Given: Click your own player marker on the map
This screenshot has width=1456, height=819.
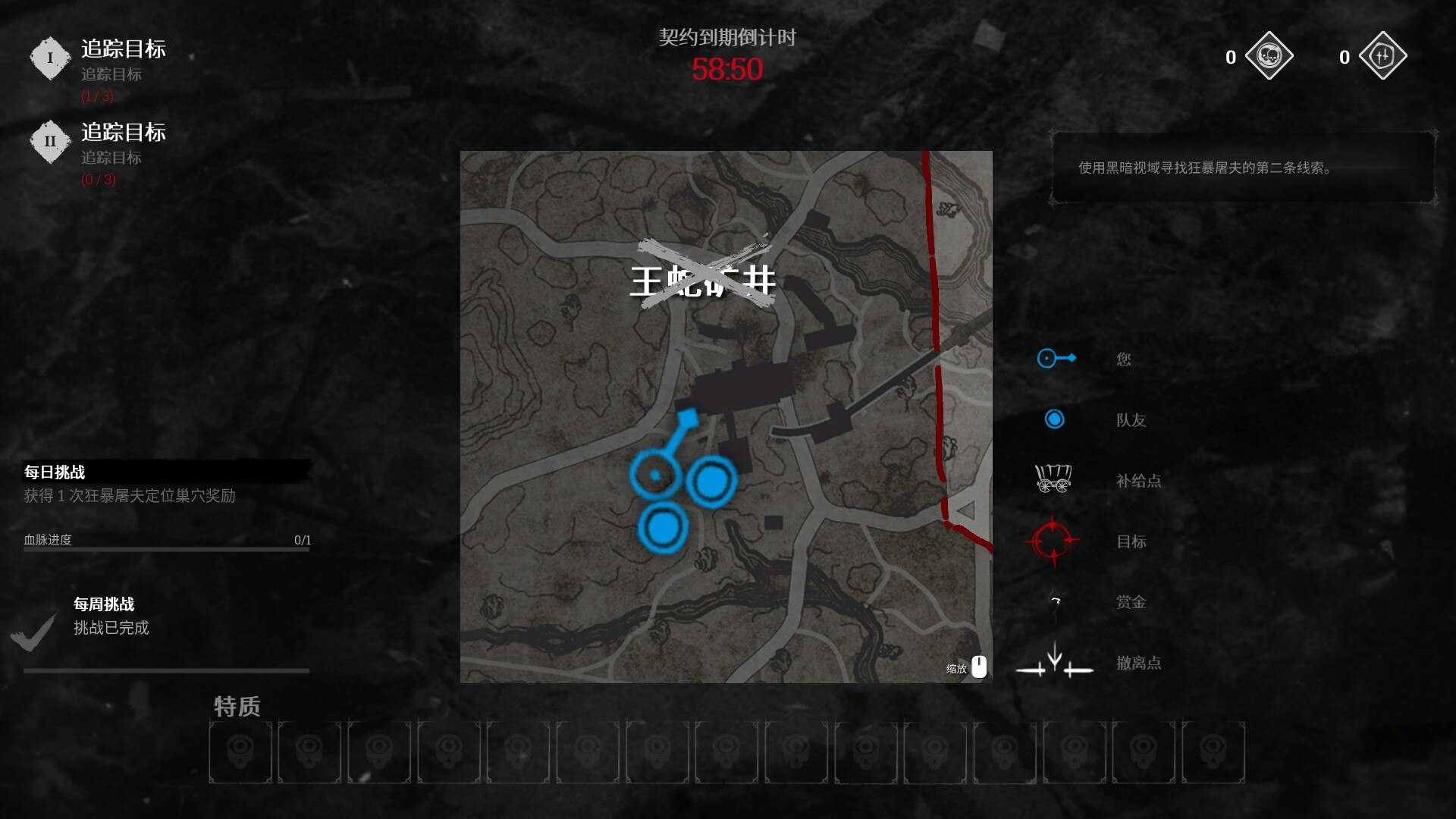Looking at the screenshot, I should 654,474.
